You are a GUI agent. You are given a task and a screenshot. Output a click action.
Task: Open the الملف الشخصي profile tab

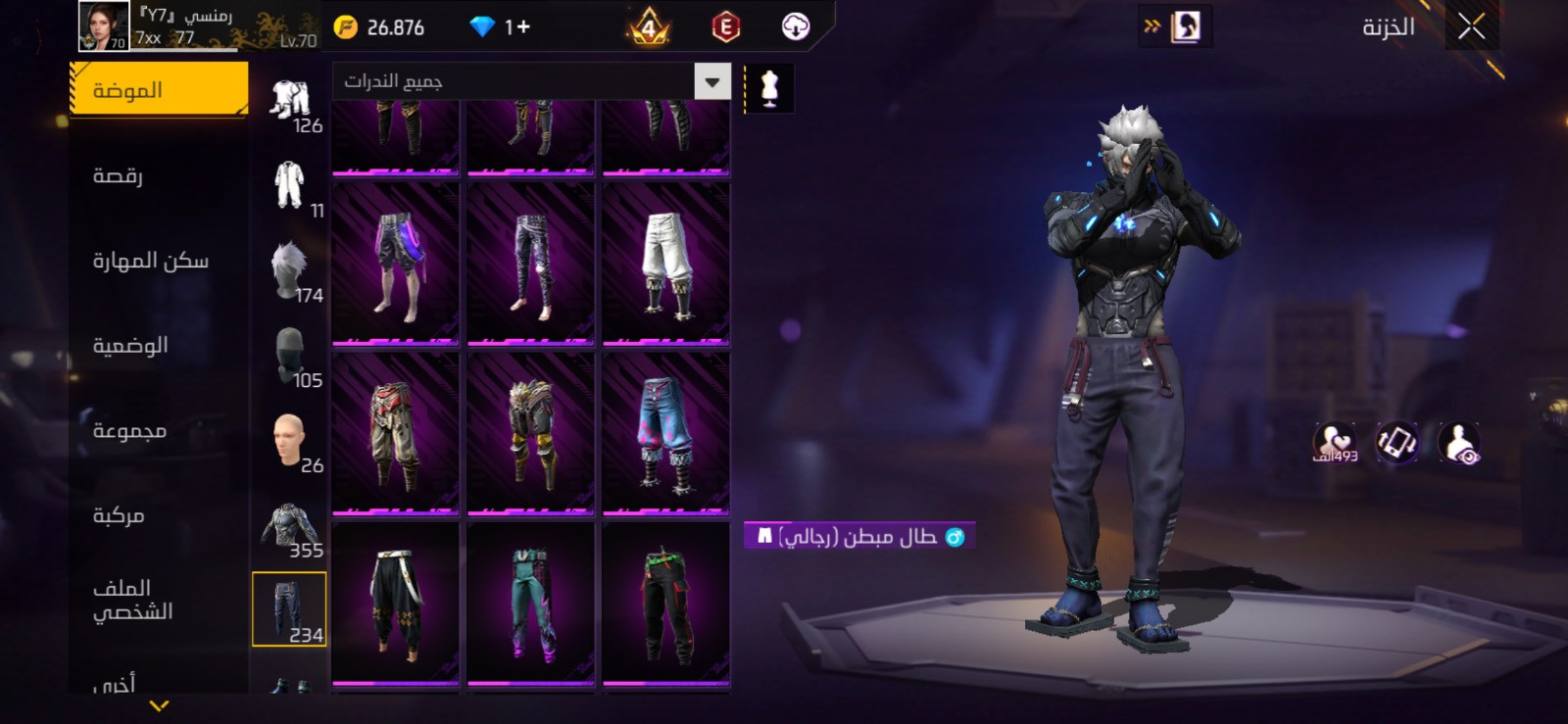[x=132, y=600]
